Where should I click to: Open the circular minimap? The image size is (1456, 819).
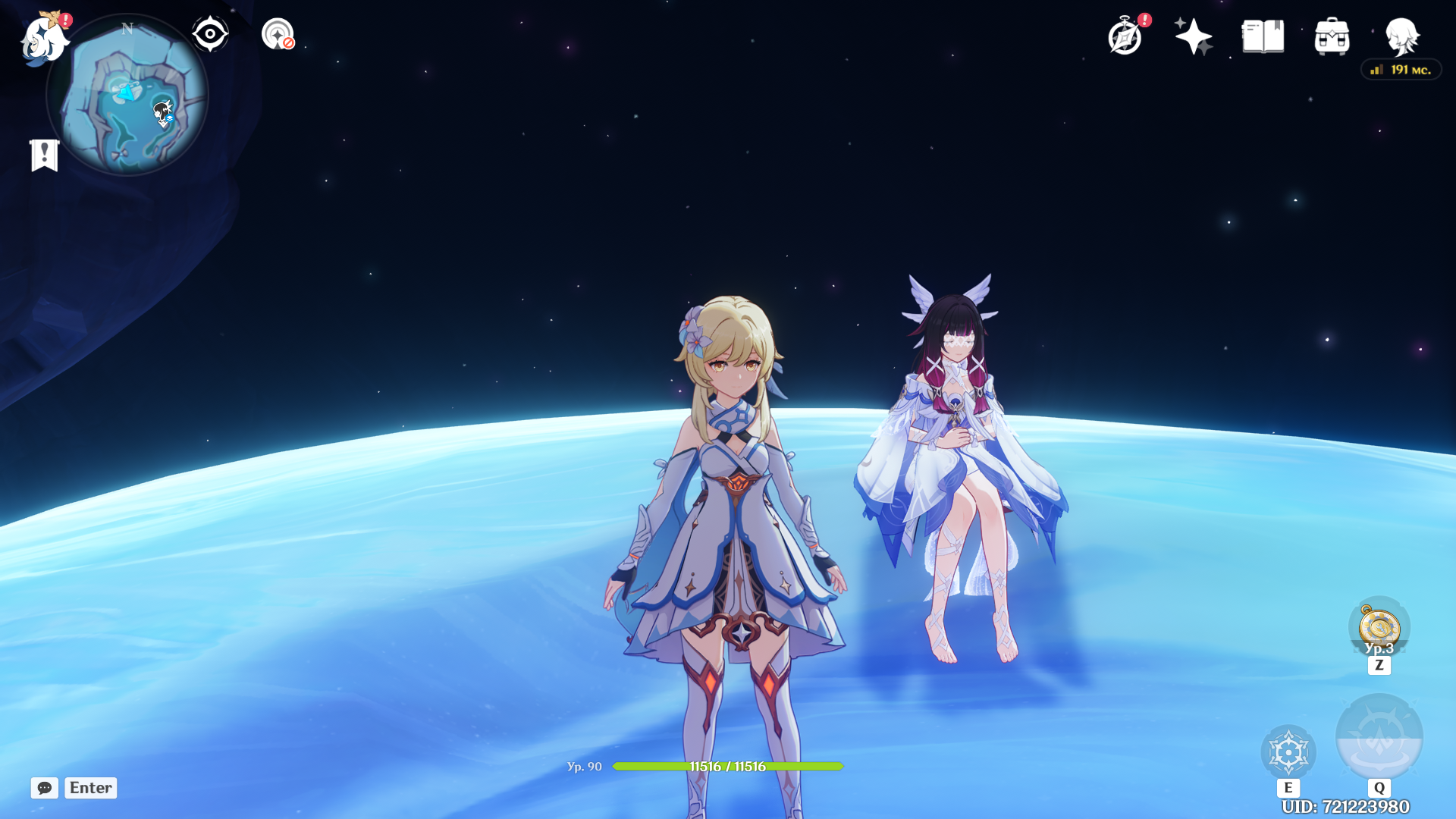click(x=127, y=96)
